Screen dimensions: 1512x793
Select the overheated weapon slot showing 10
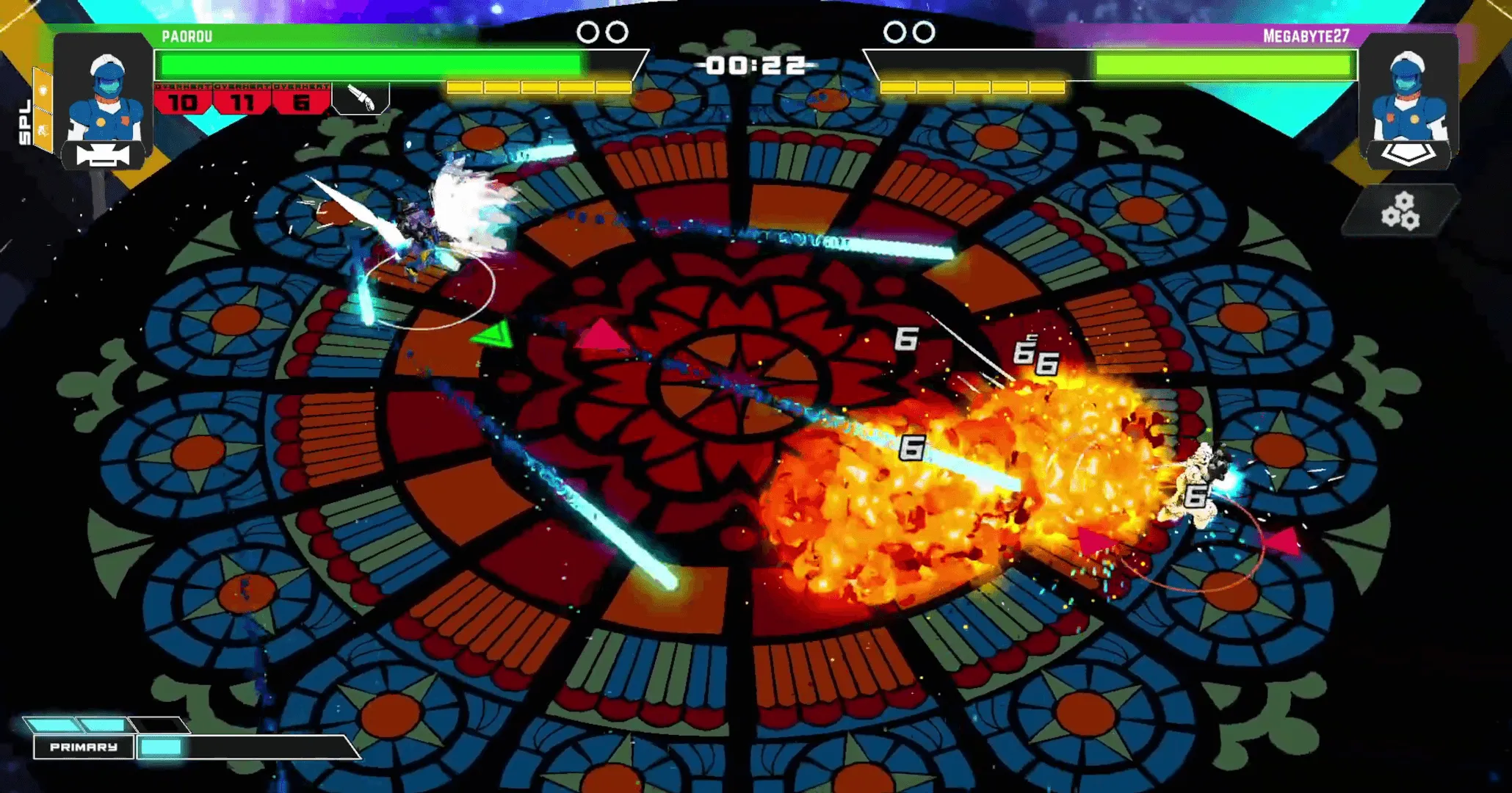click(x=183, y=100)
